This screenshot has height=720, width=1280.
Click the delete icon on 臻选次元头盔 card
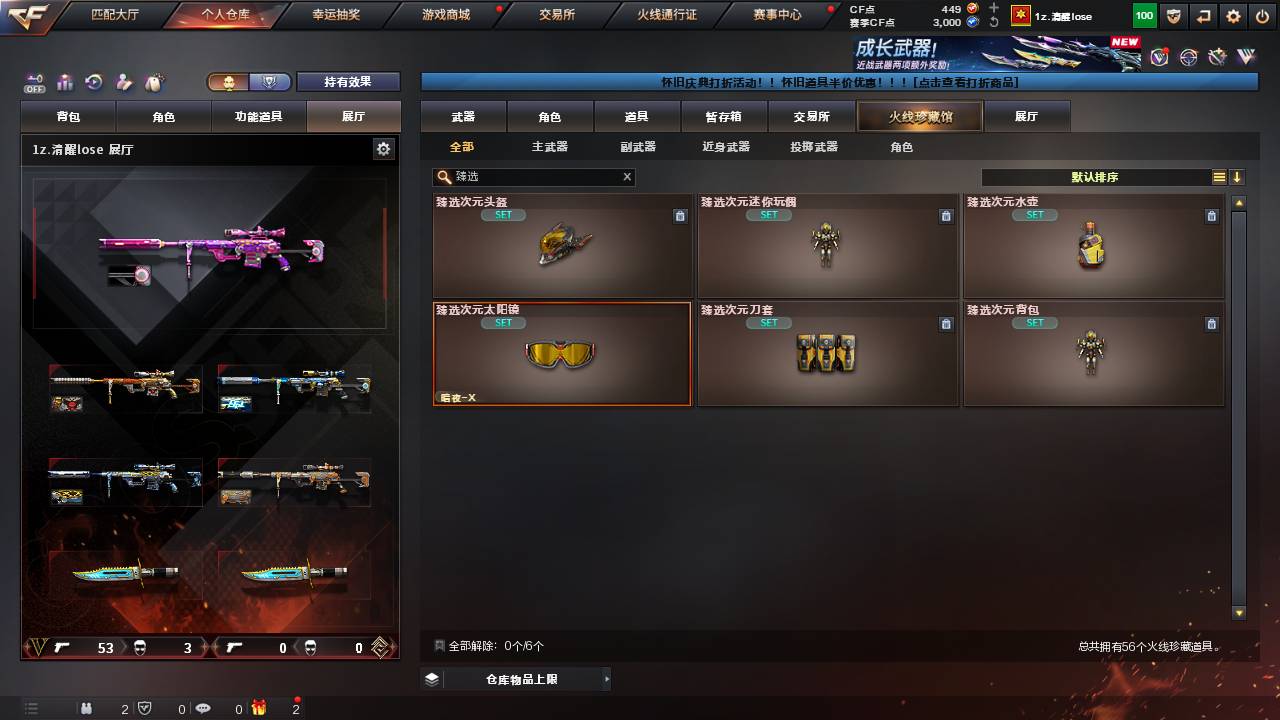pos(680,215)
